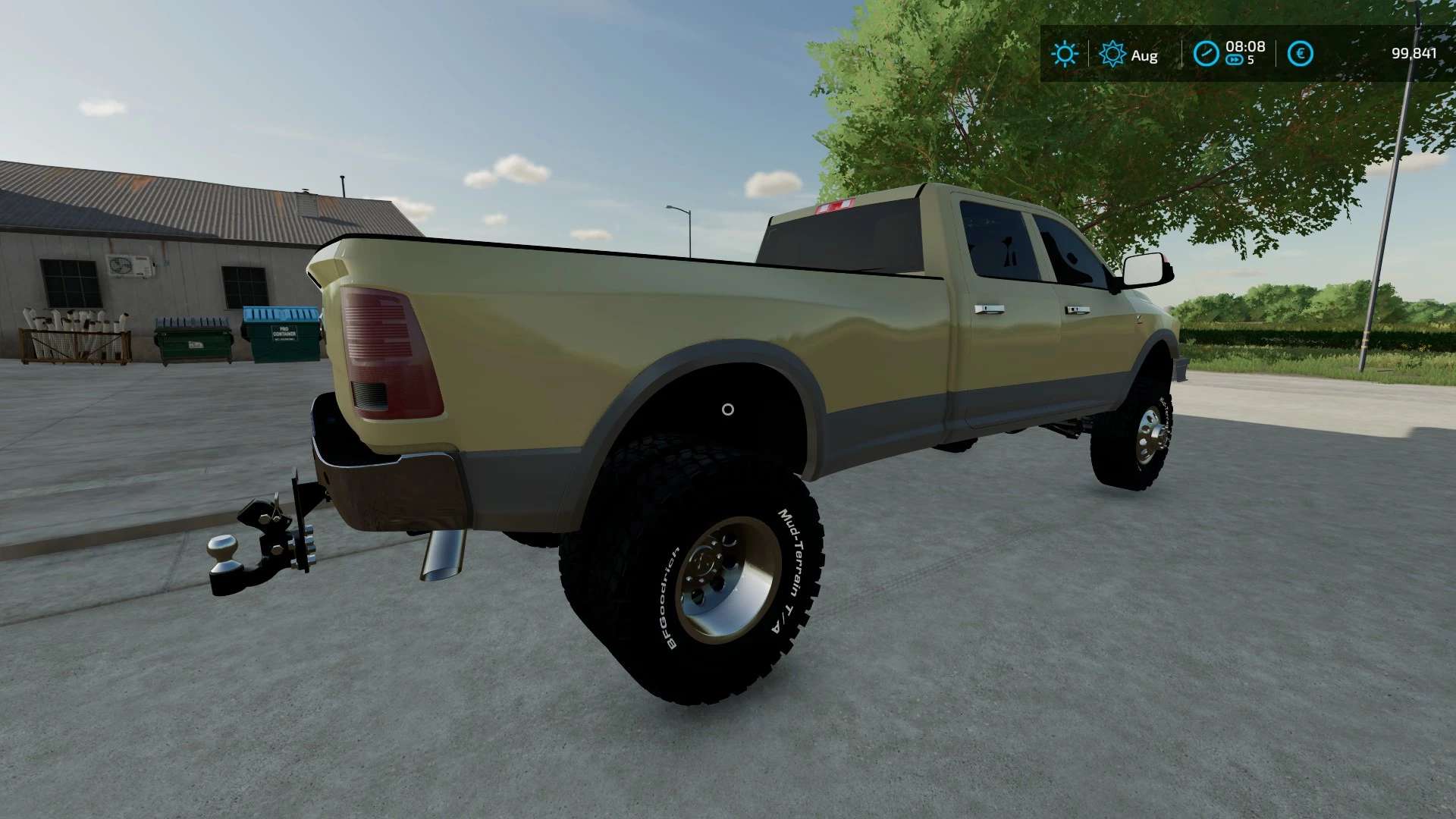The width and height of the screenshot is (1456, 819).
Task: Select the August season gear icon
Action: [1112, 54]
